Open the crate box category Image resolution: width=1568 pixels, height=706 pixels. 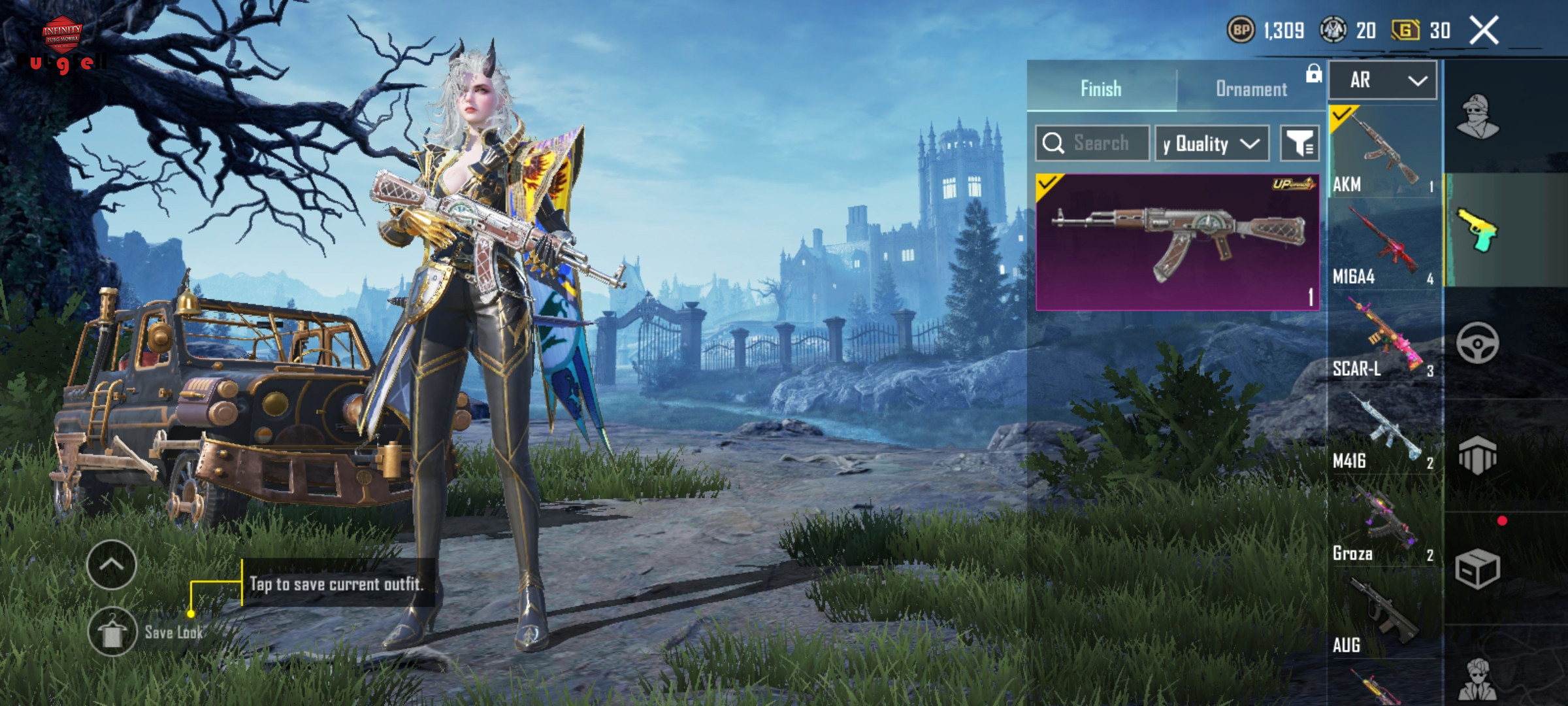pos(1478,569)
